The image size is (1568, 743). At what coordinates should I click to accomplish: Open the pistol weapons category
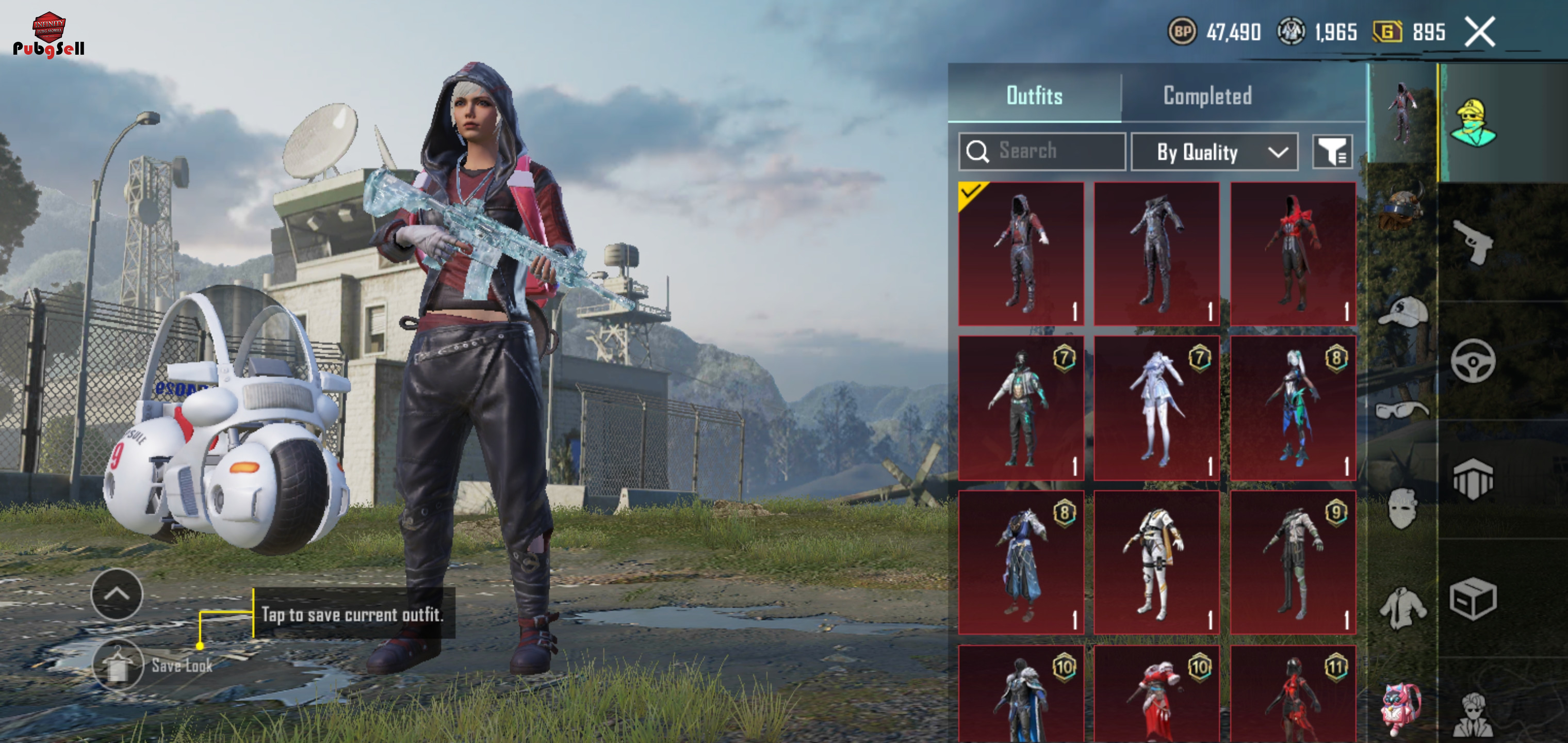(x=1473, y=241)
